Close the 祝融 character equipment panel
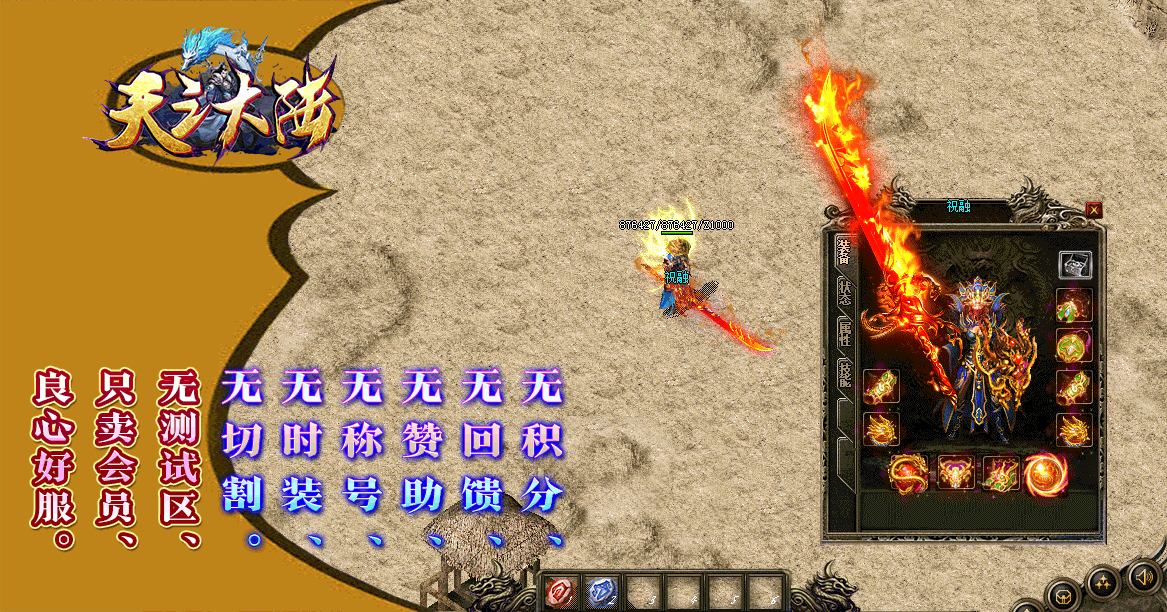The height and width of the screenshot is (612, 1167). click(1093, 210)
